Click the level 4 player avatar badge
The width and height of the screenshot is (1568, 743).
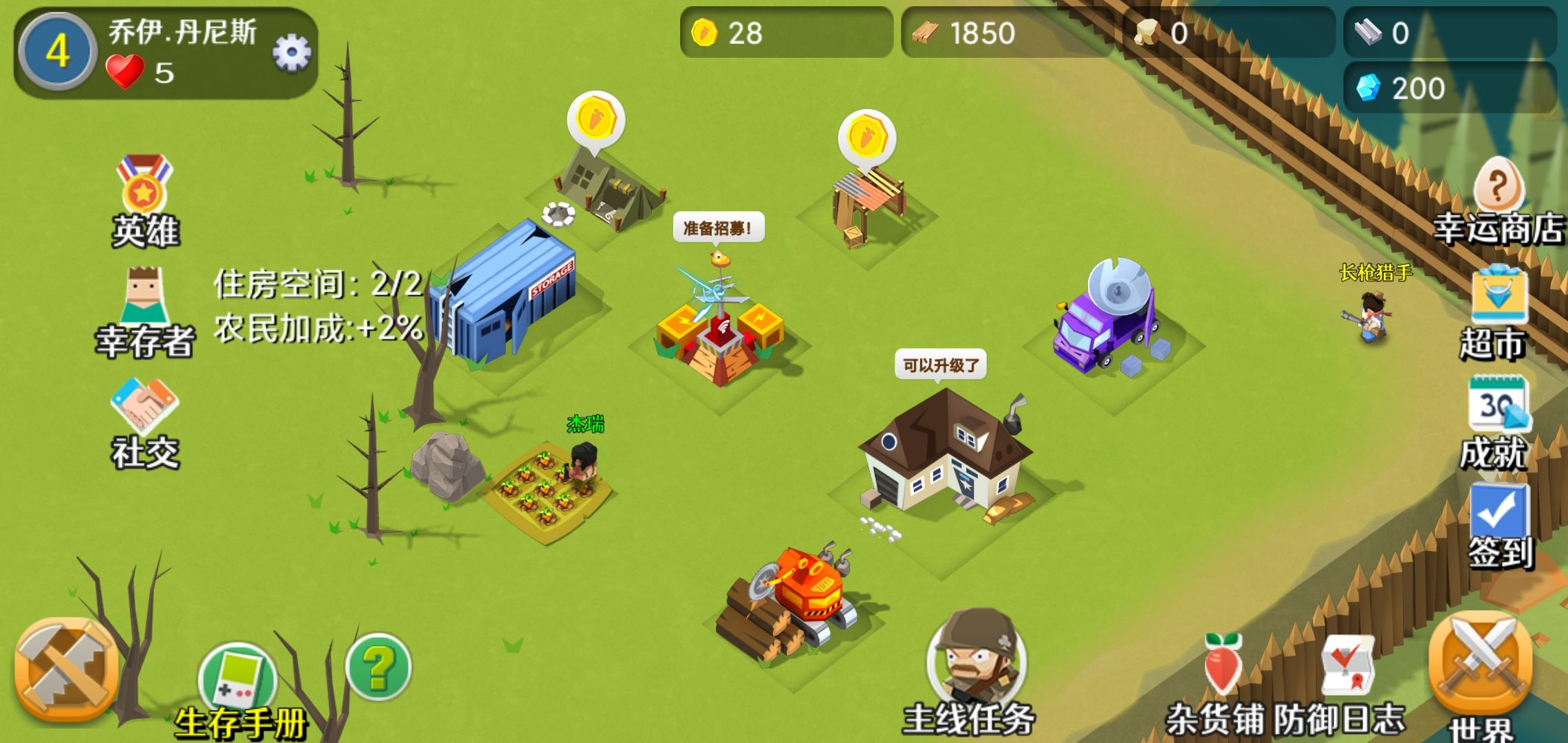tap(58, 52)
